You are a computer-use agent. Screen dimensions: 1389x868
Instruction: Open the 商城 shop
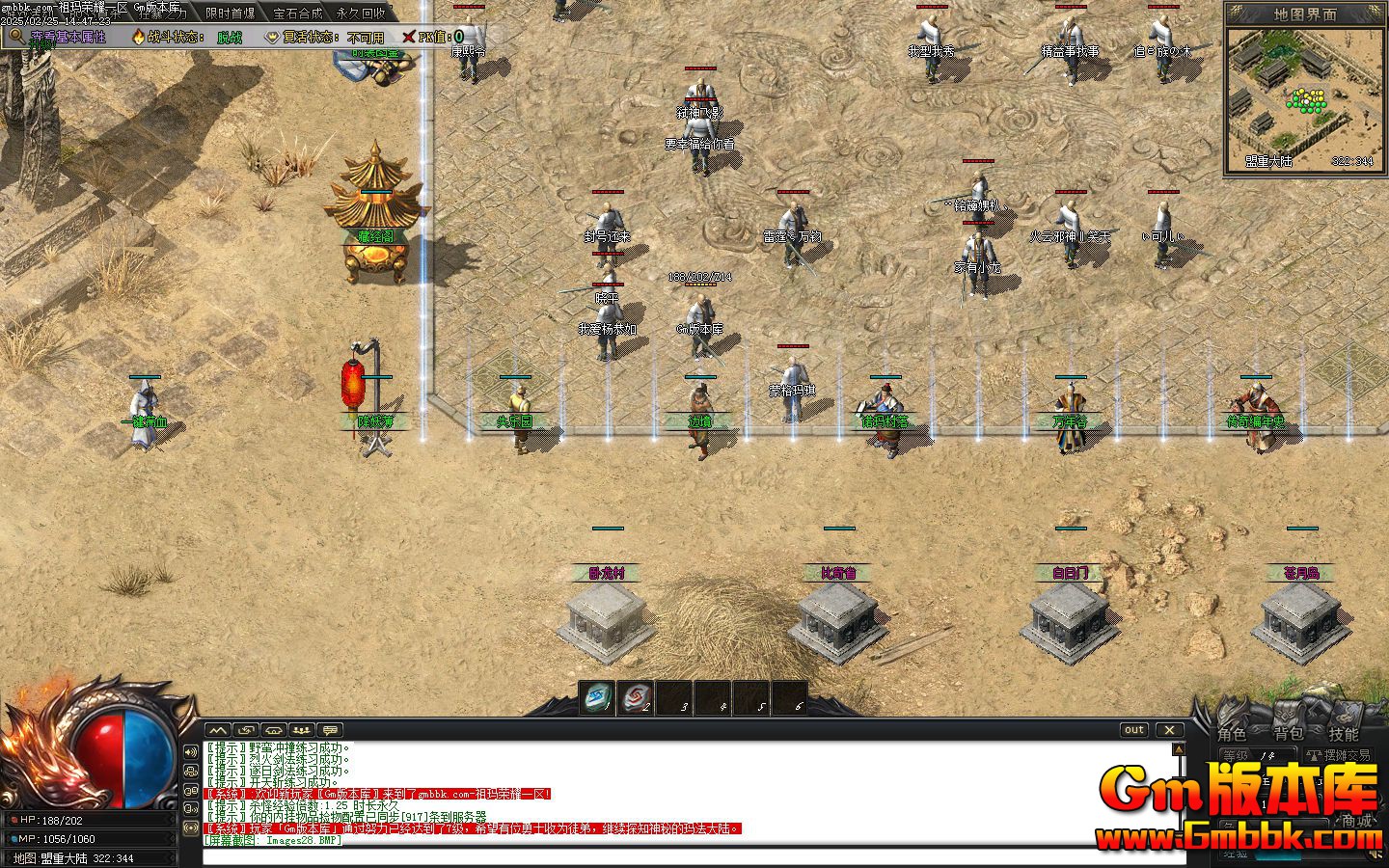click(x=1356, y=821)
